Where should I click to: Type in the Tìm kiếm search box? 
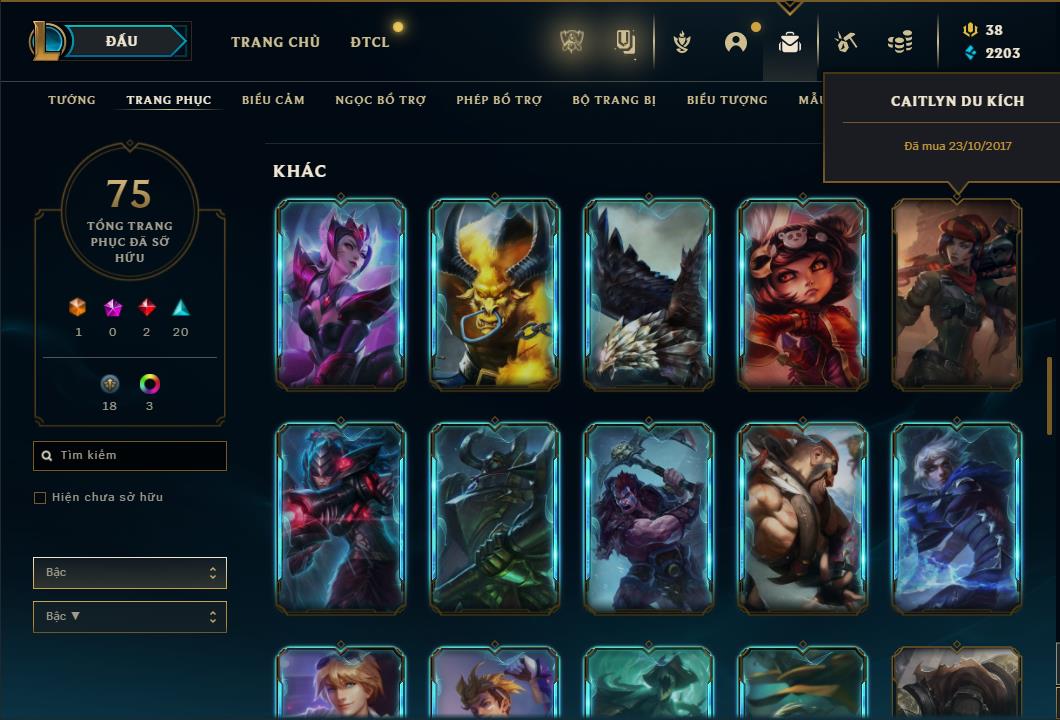130,456
